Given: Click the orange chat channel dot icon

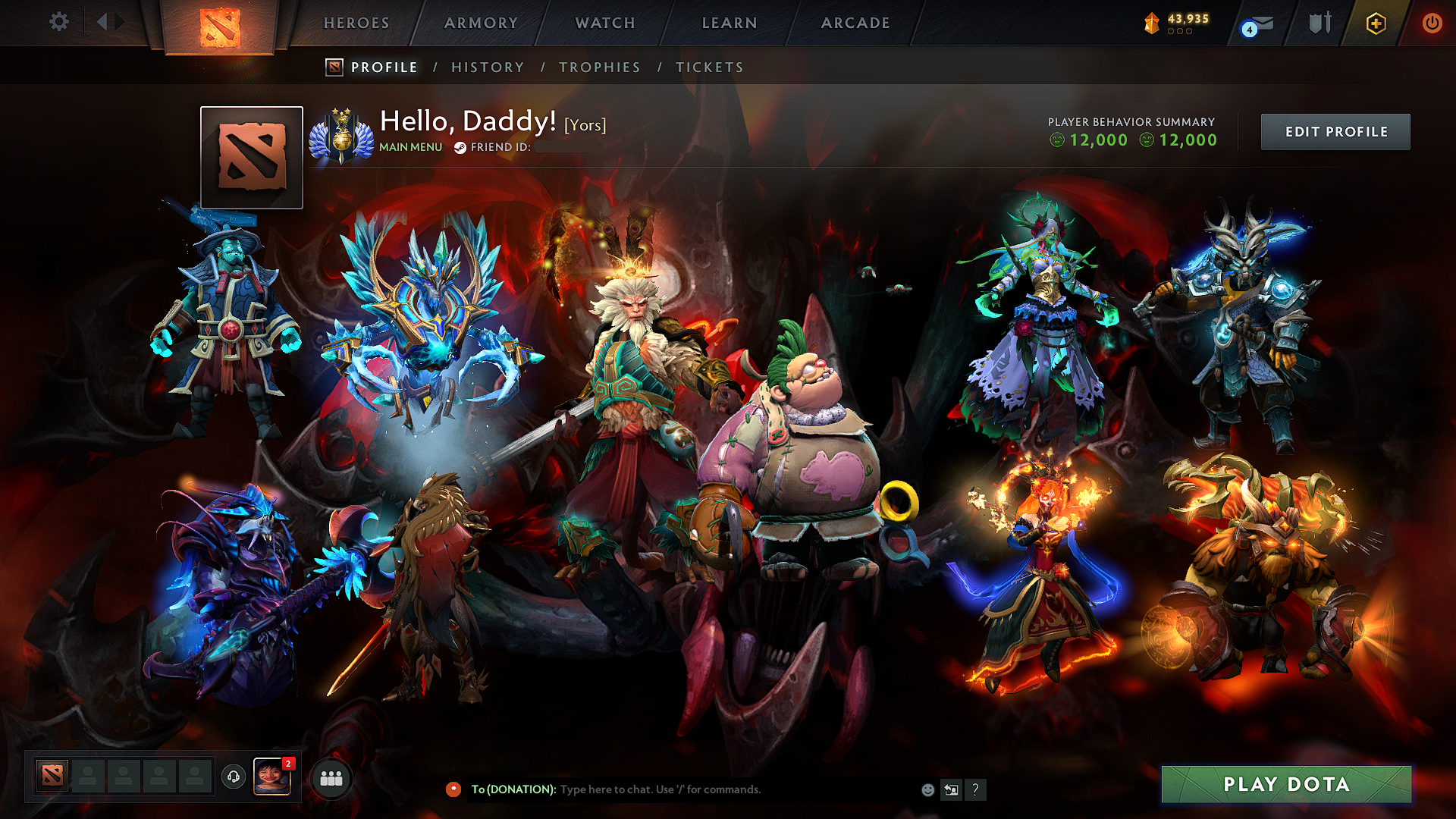Looking at the screenshot, I should [455, 789].
